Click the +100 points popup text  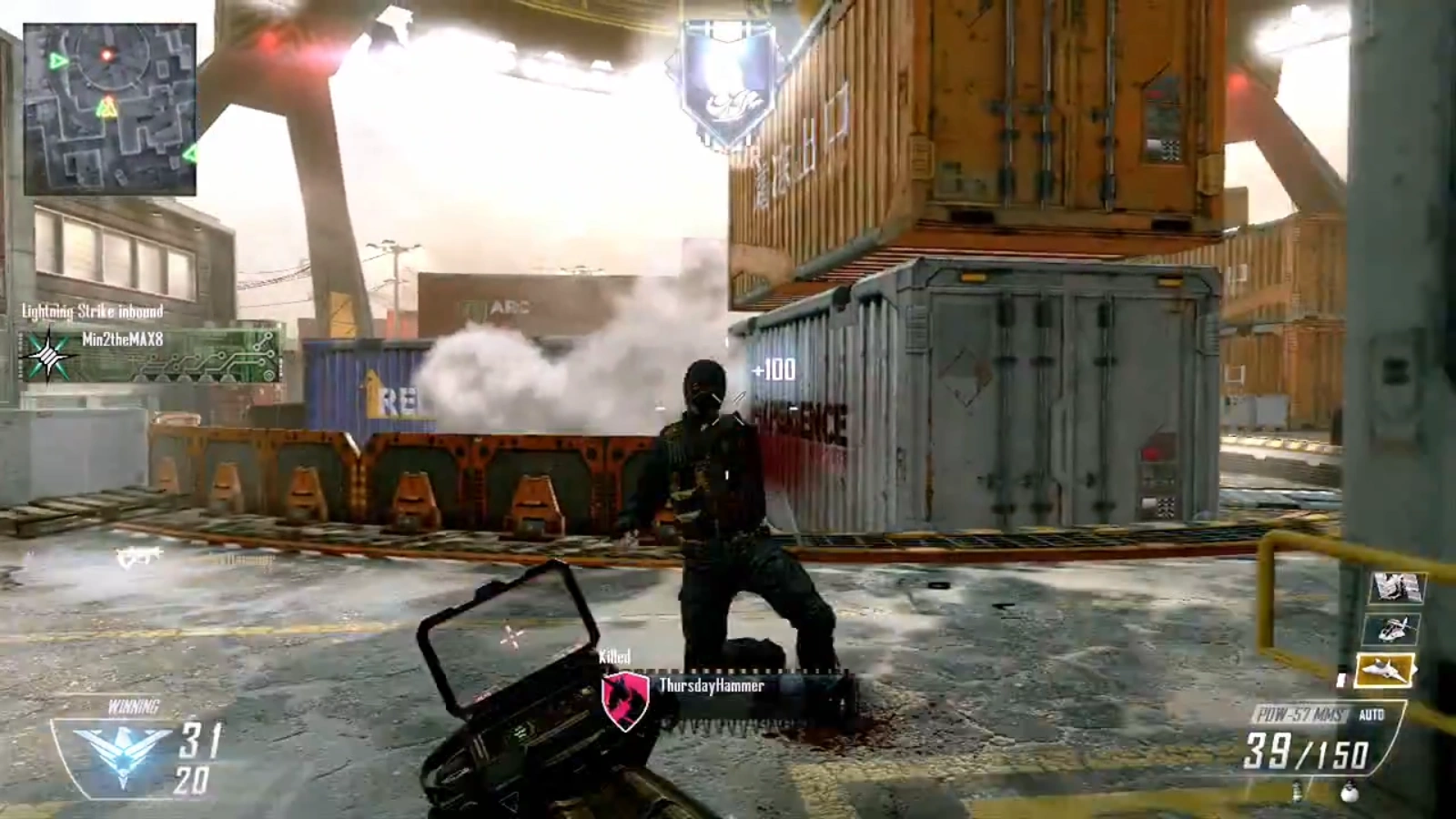click(773, 369)
